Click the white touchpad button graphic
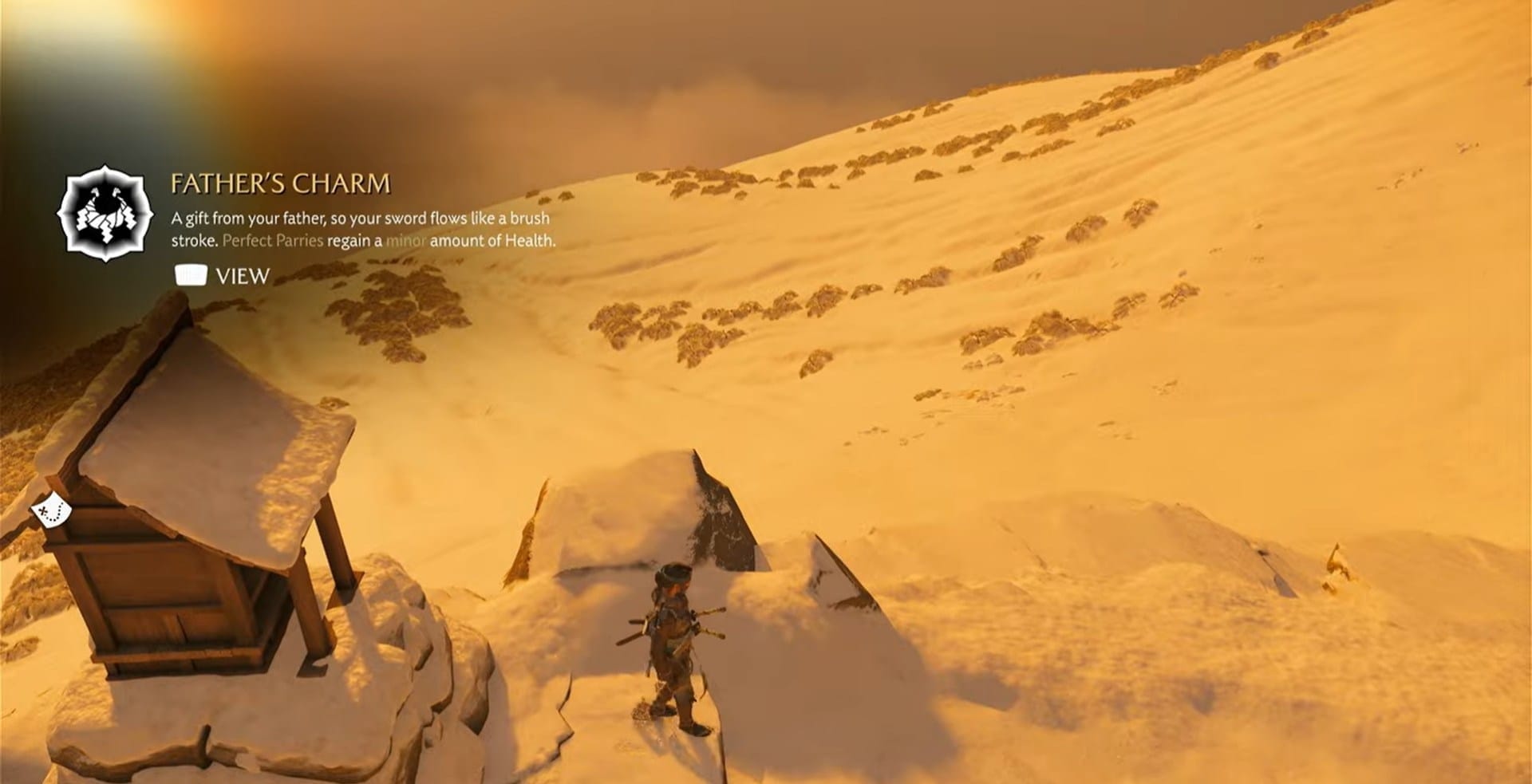1532x784 pixels. (x=191, y=275)
